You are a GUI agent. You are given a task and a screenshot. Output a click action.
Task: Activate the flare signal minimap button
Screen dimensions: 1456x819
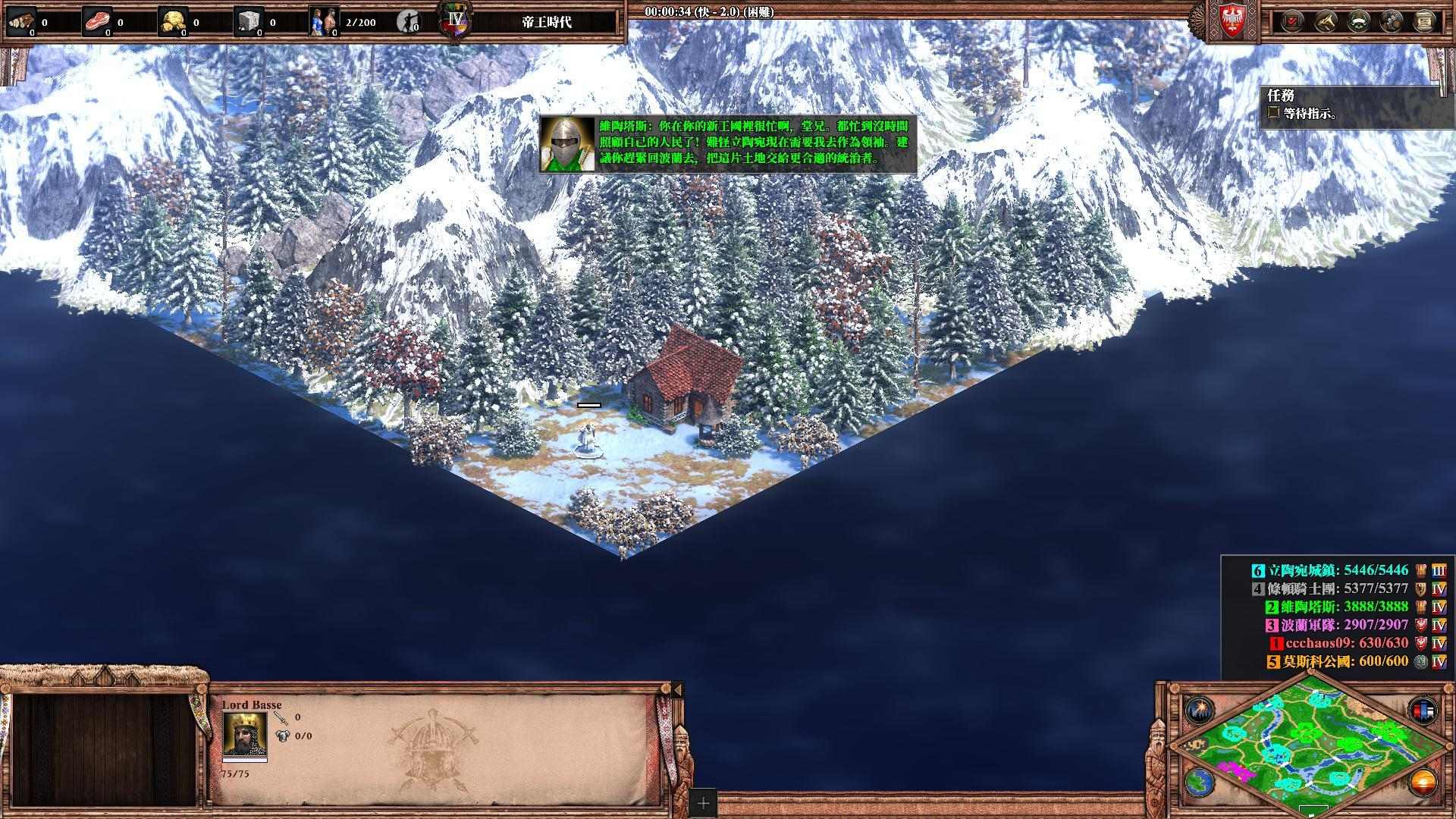coord(1199,711)
